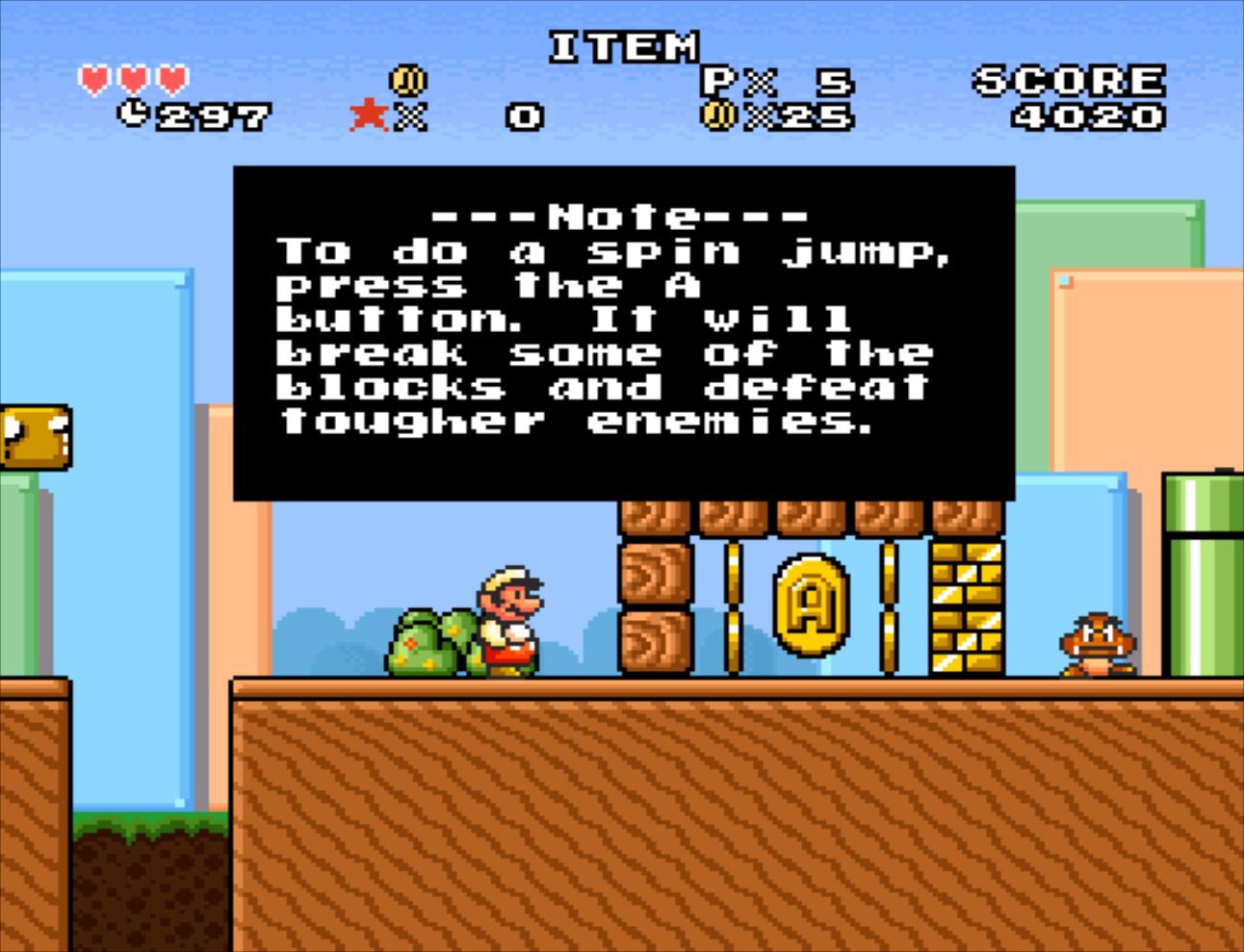Click the coin icon beside the x25 counter
This screenshot has width=1244, height=952.
click(x=721, y=116)
